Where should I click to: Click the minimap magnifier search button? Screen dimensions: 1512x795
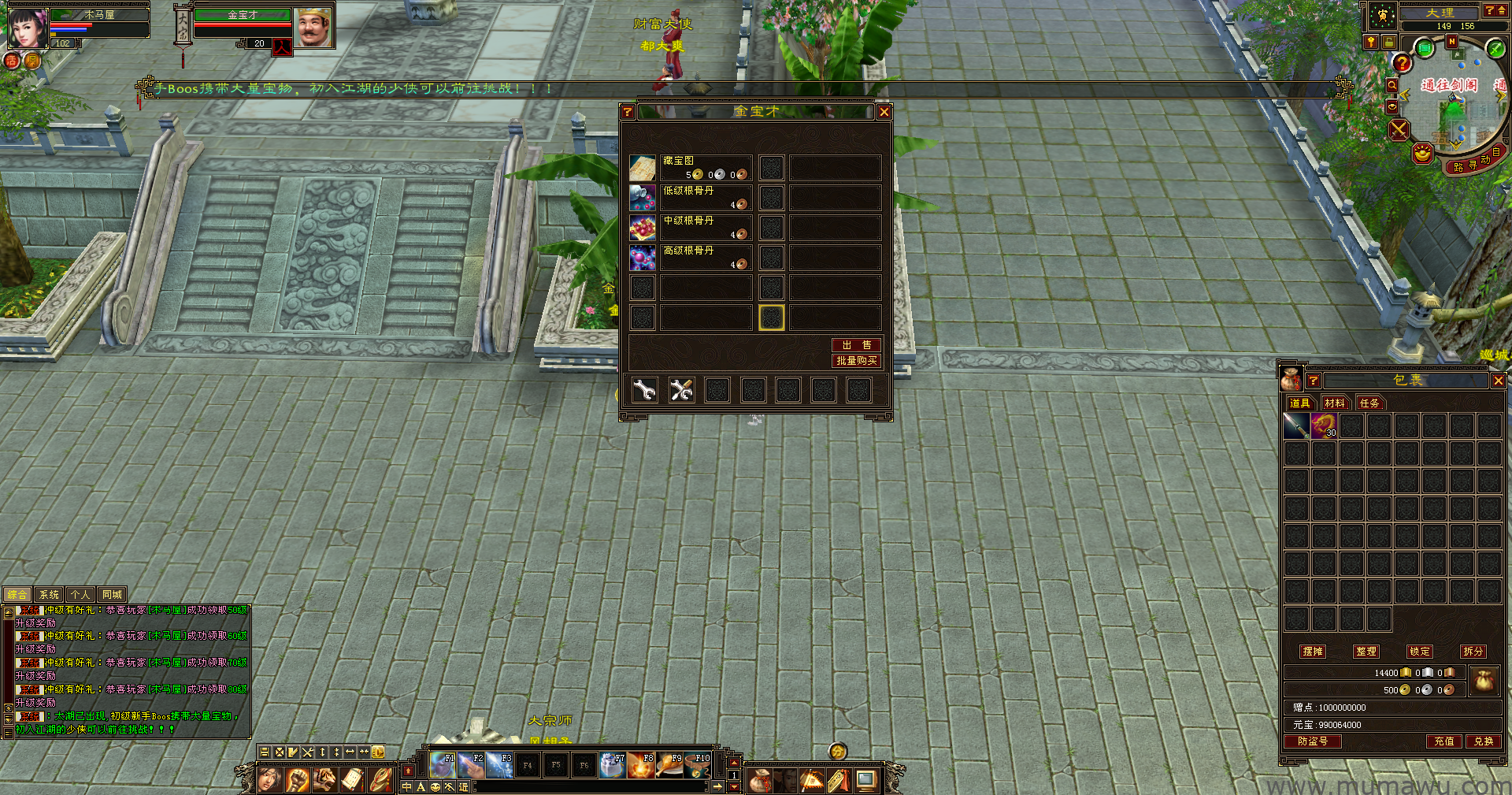1392,85
